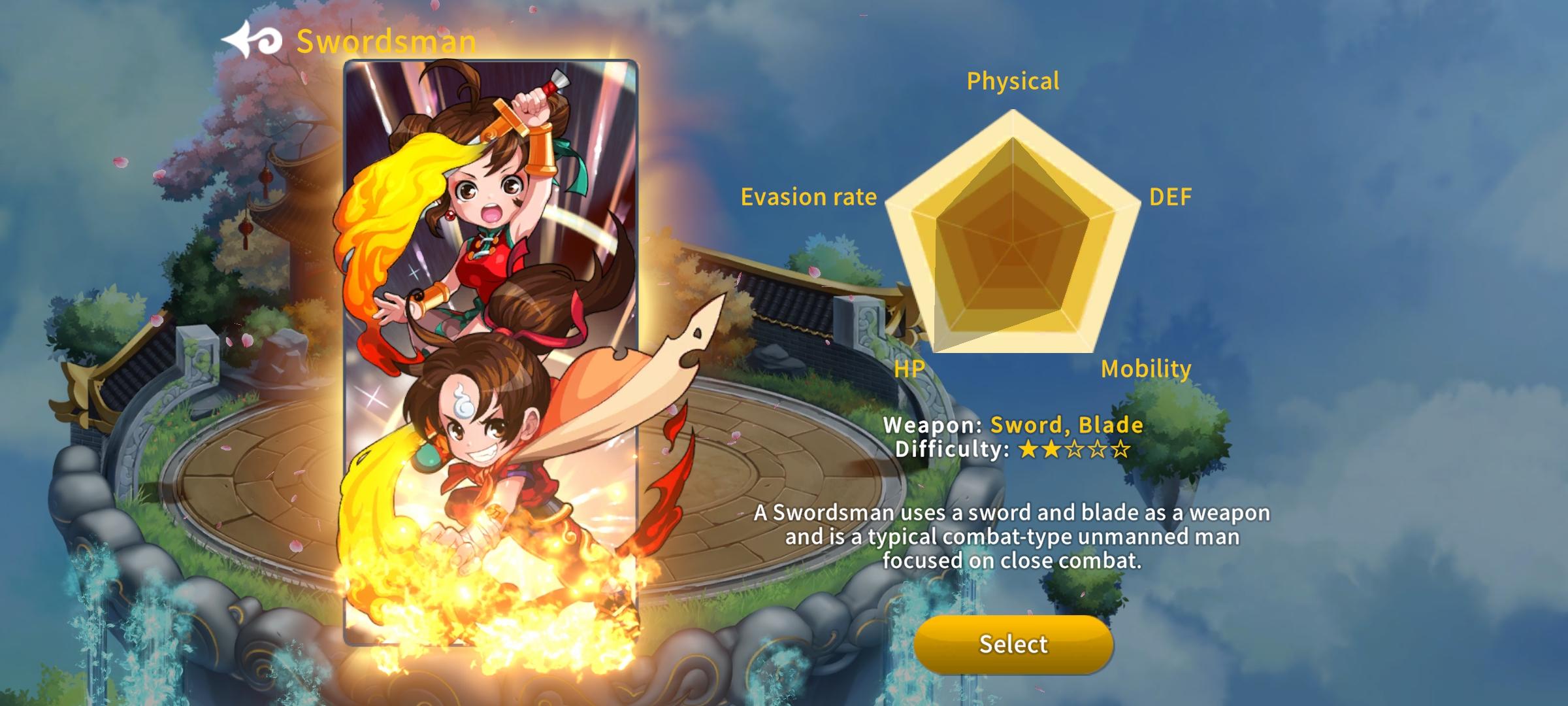Image resolution: width=1568 pixels, height=706 pixels.
Task: Tap the first filled difficulty star
Action: click(1028, 449)
